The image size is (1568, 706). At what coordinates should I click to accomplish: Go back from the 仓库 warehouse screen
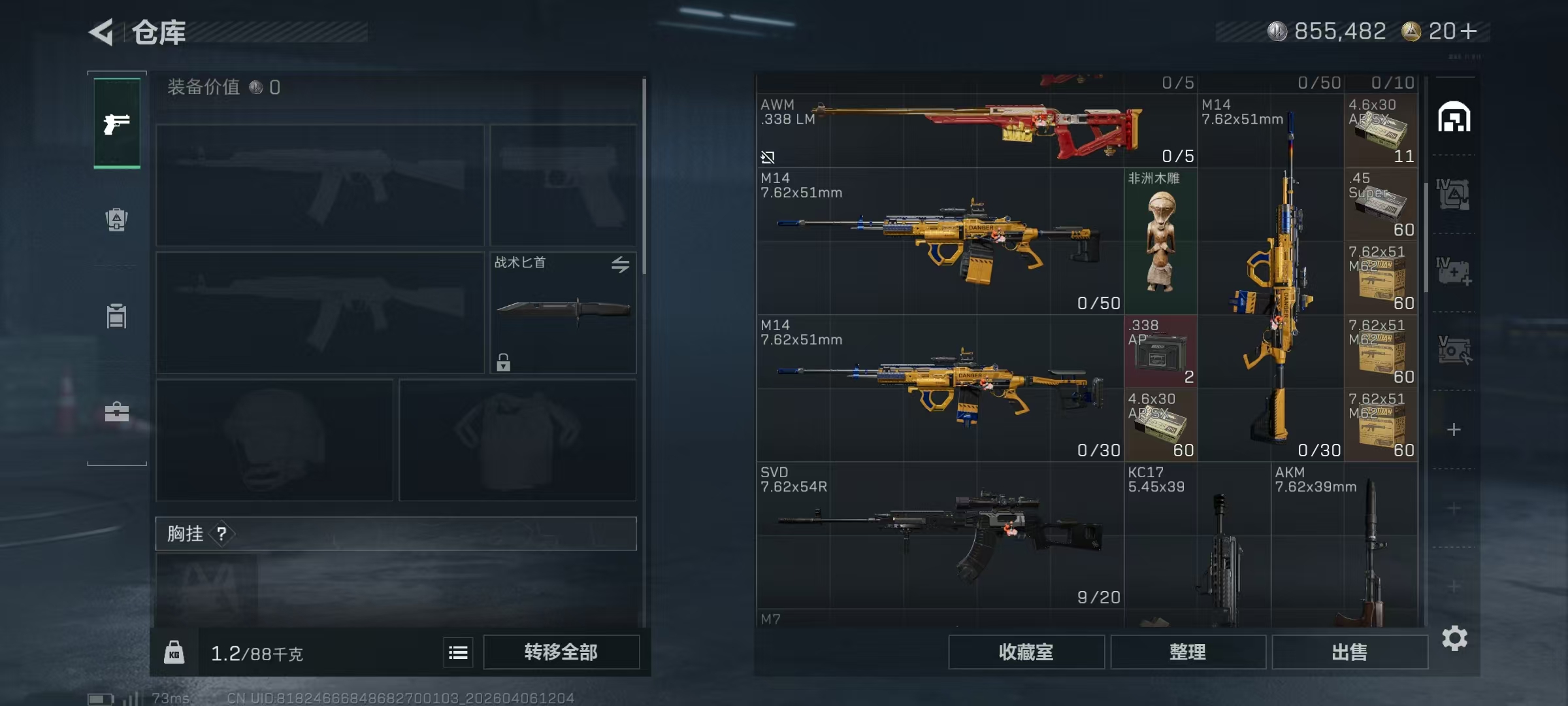[102, 32]
